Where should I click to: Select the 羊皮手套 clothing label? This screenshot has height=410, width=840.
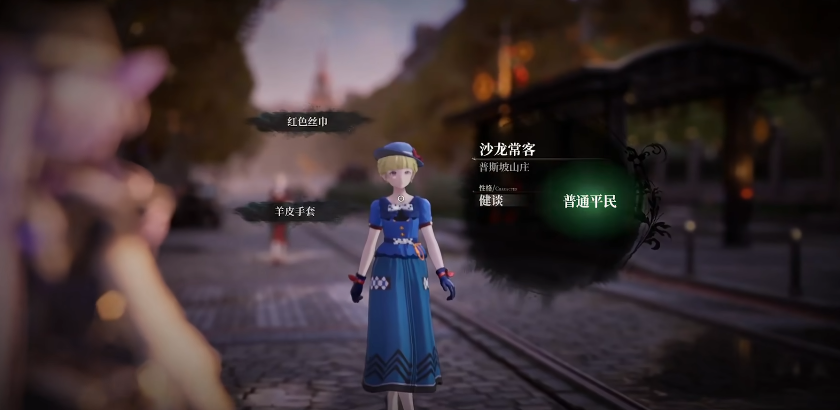tap(294, 211)
